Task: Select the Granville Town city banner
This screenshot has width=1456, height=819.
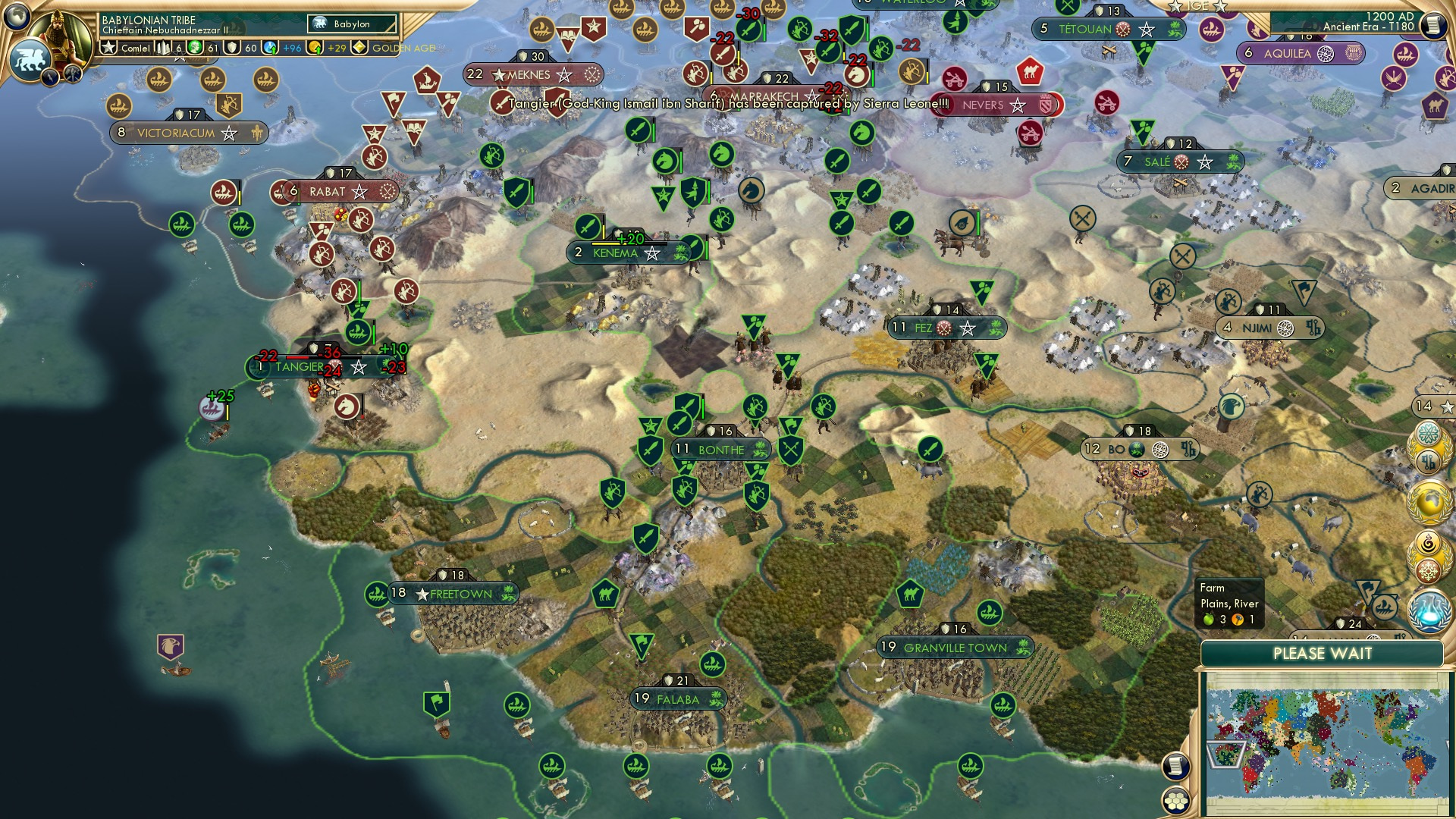Action: [x=955, y=648]
